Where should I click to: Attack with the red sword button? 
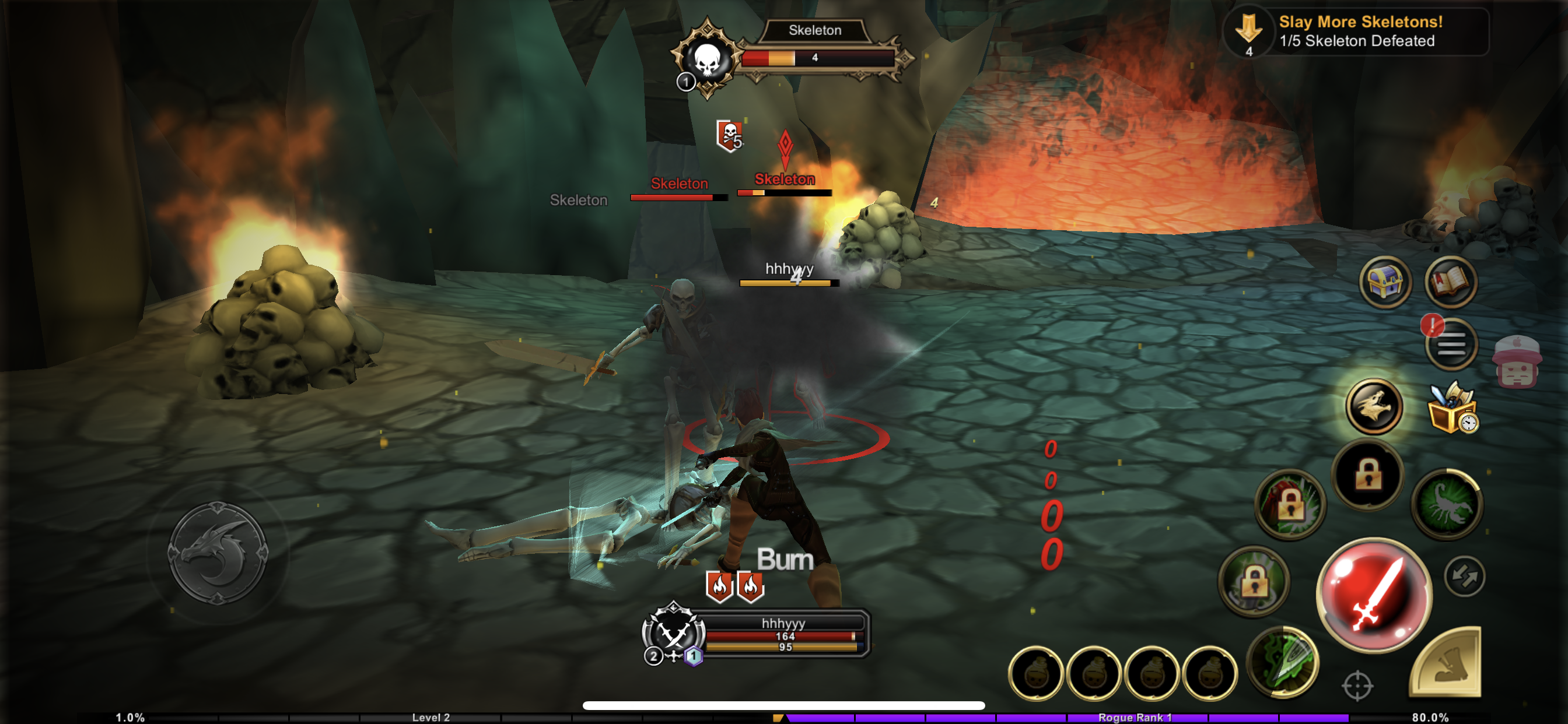(x=1374, y=593)
